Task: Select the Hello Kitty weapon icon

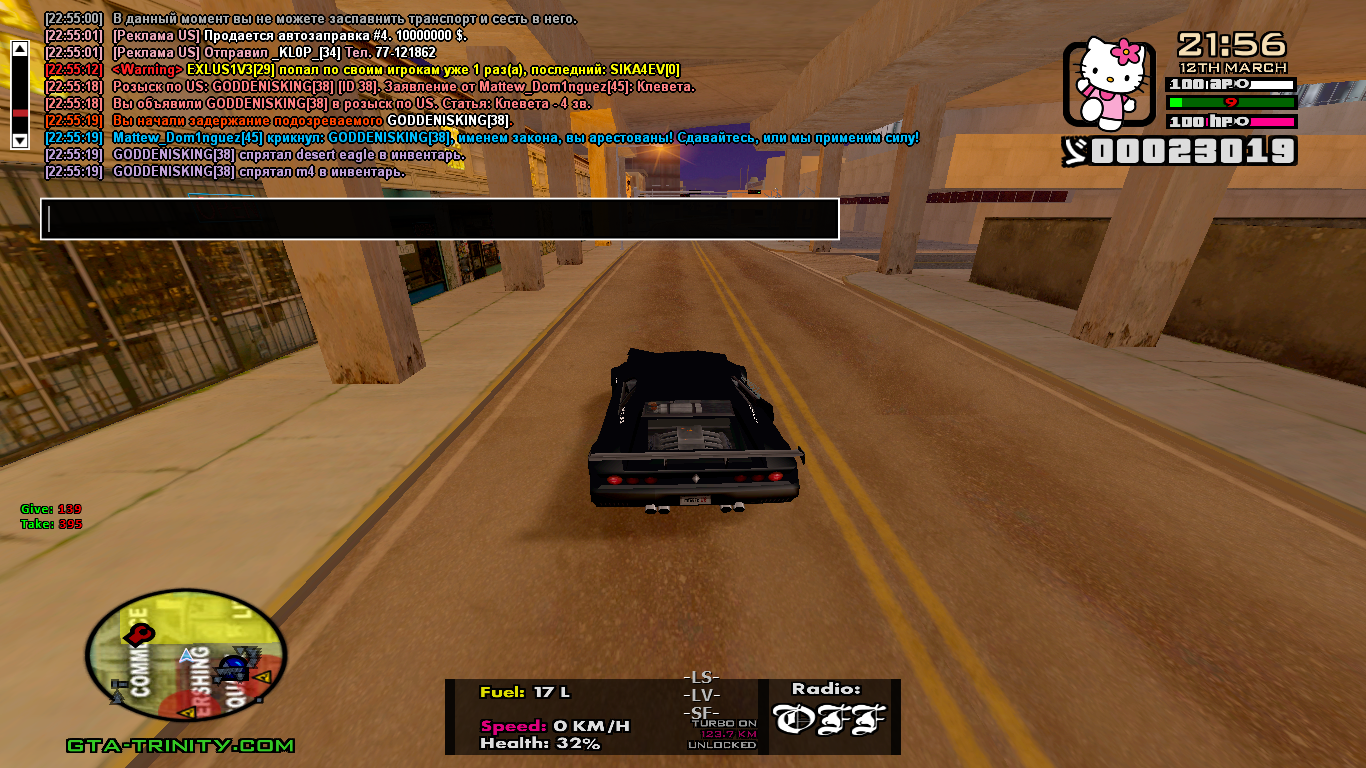Action: pyautogui.click(x=1109, y=83)
